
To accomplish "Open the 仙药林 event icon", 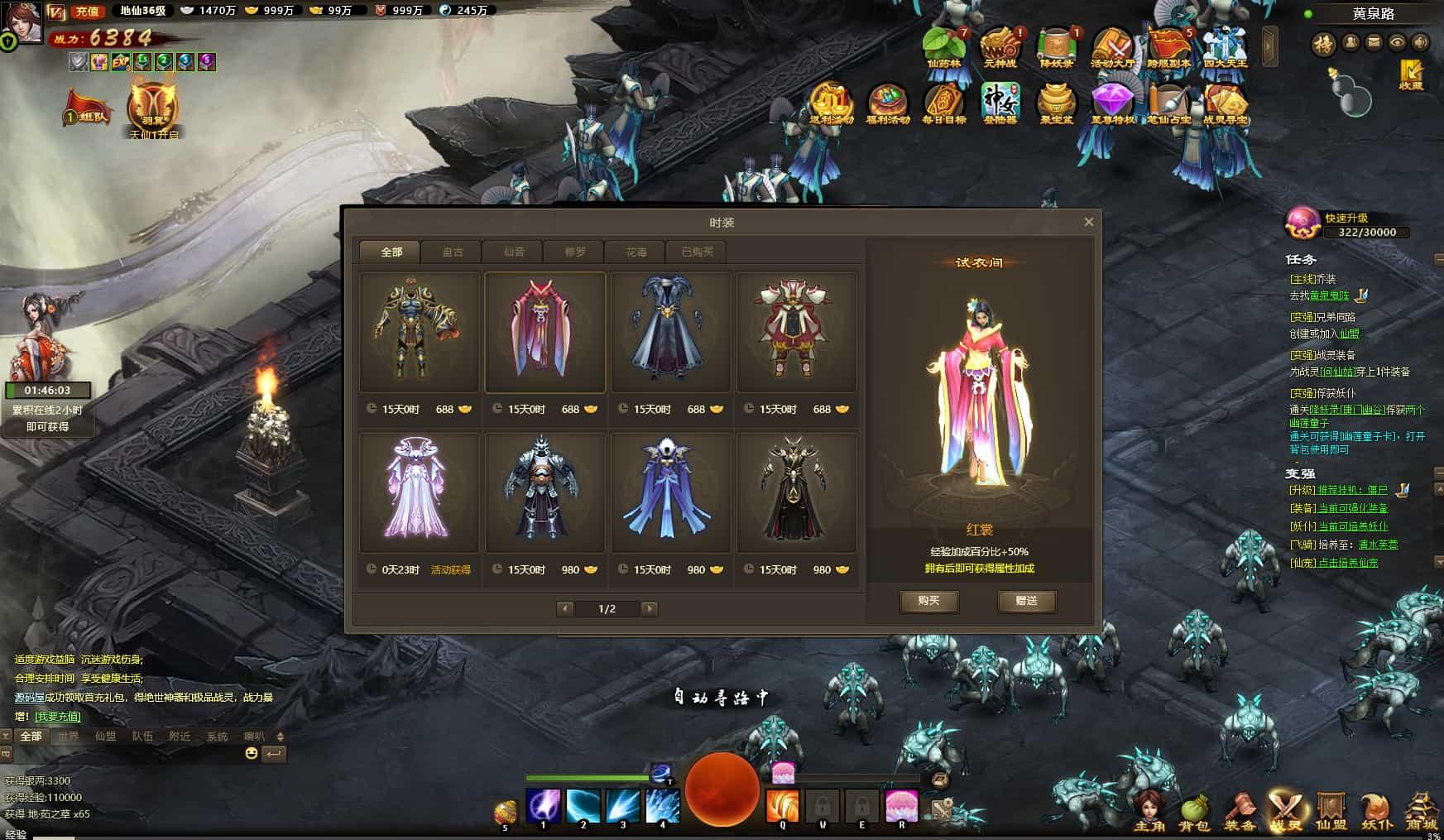I will click(x=943, y=46).
